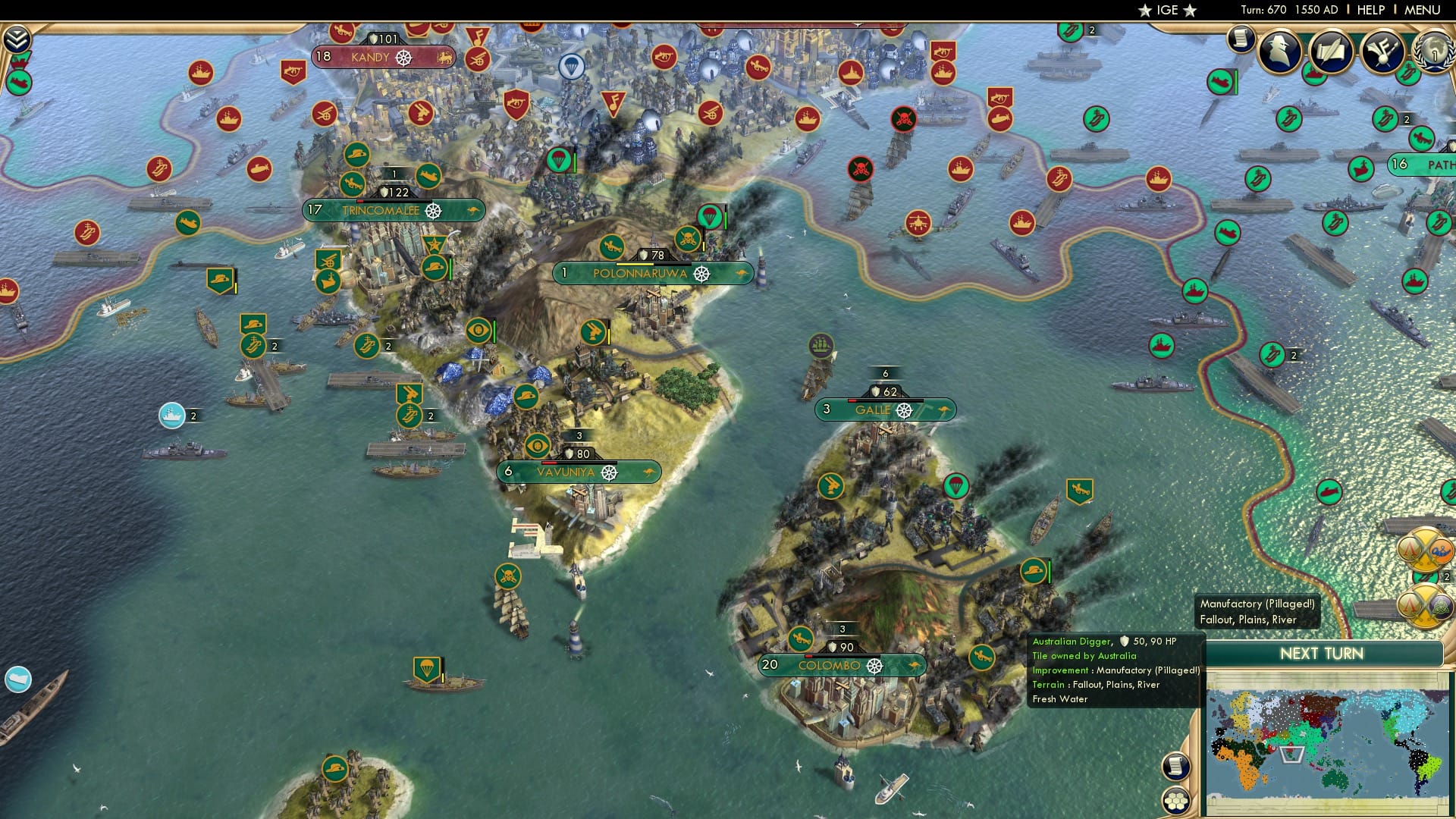Open the World Congress globe icon showing 1

point(1436,52)
